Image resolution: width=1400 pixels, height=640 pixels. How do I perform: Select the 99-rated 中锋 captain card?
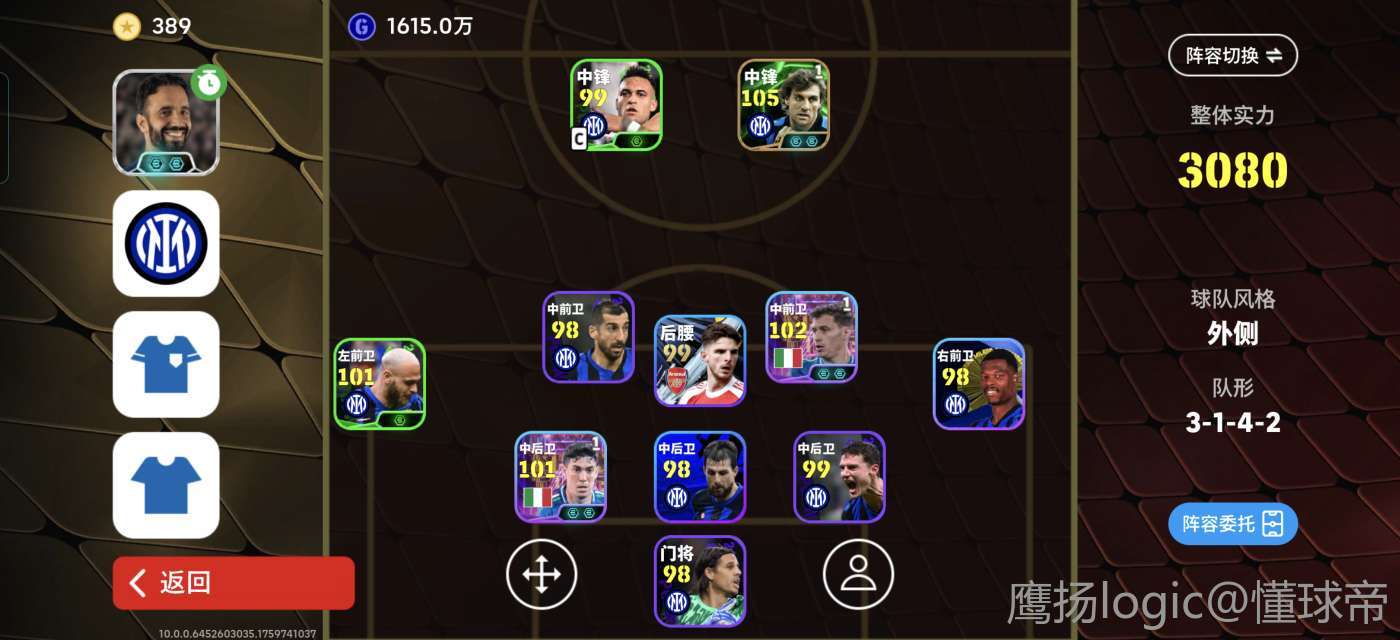click(x=616, y=105)
